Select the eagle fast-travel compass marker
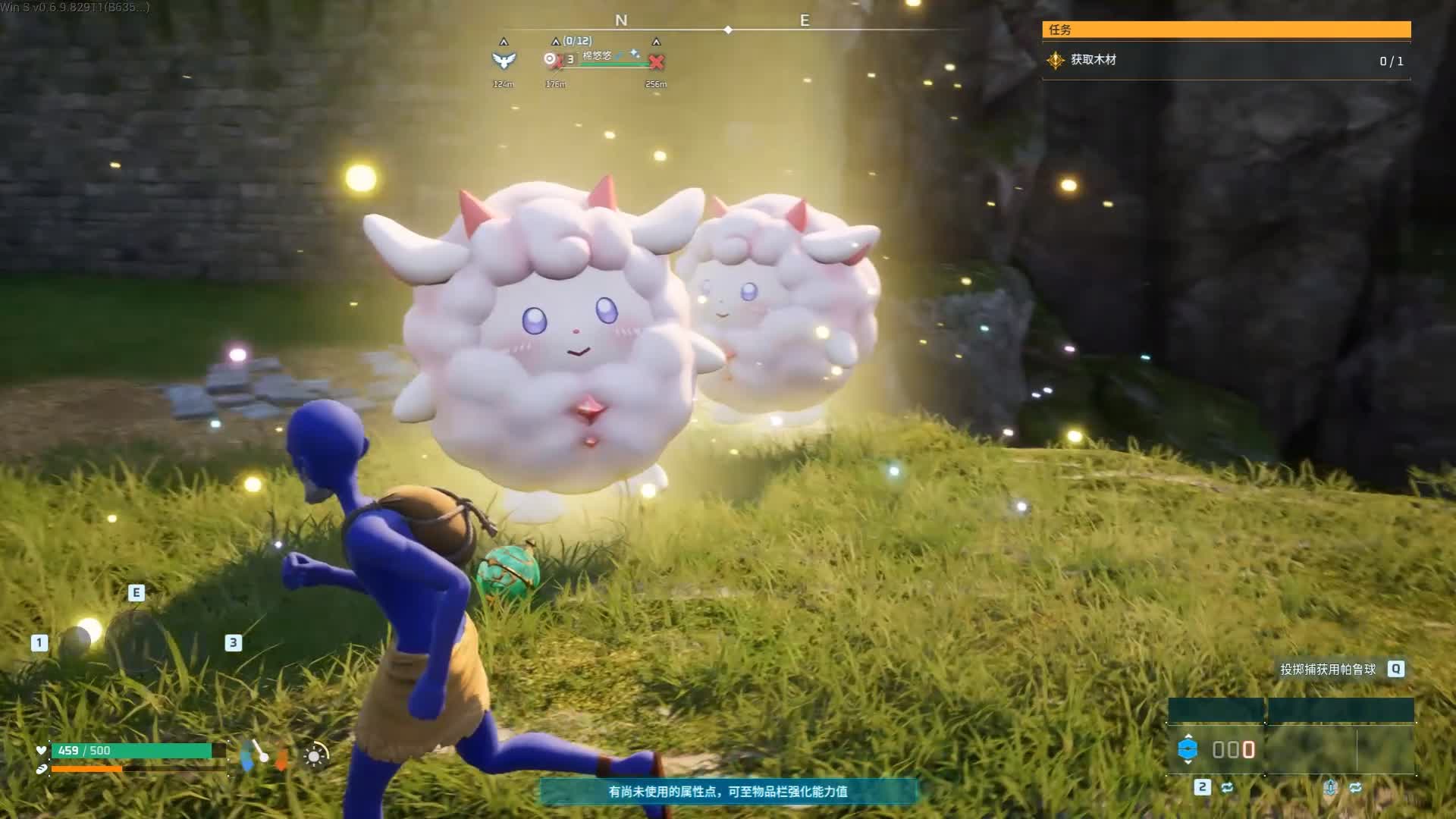 (x=504, y=60)
